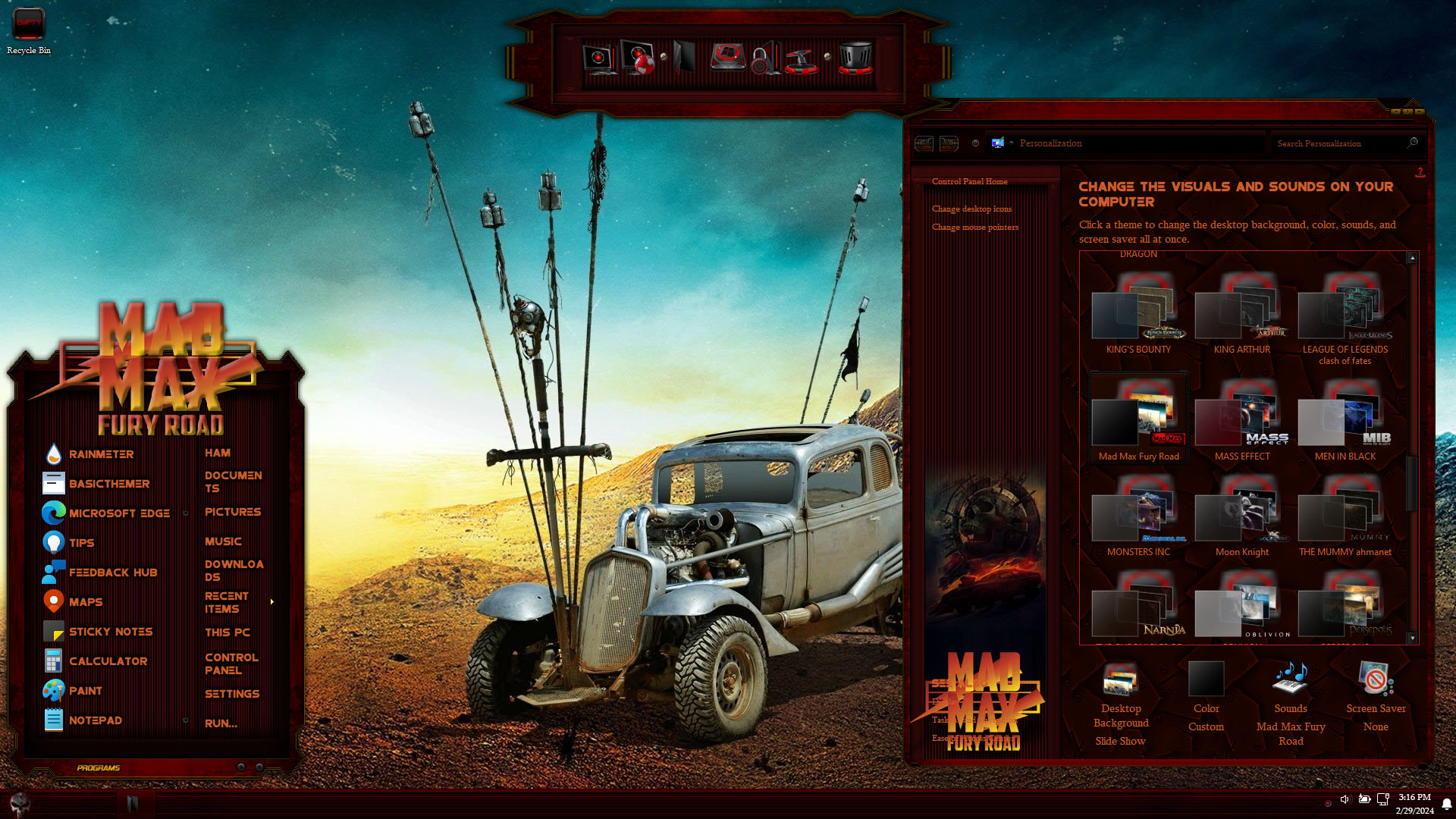The height and width of the screenshot is (819, 1456).
Task: Start the Calculator app
Action: [x=108, y=661]
